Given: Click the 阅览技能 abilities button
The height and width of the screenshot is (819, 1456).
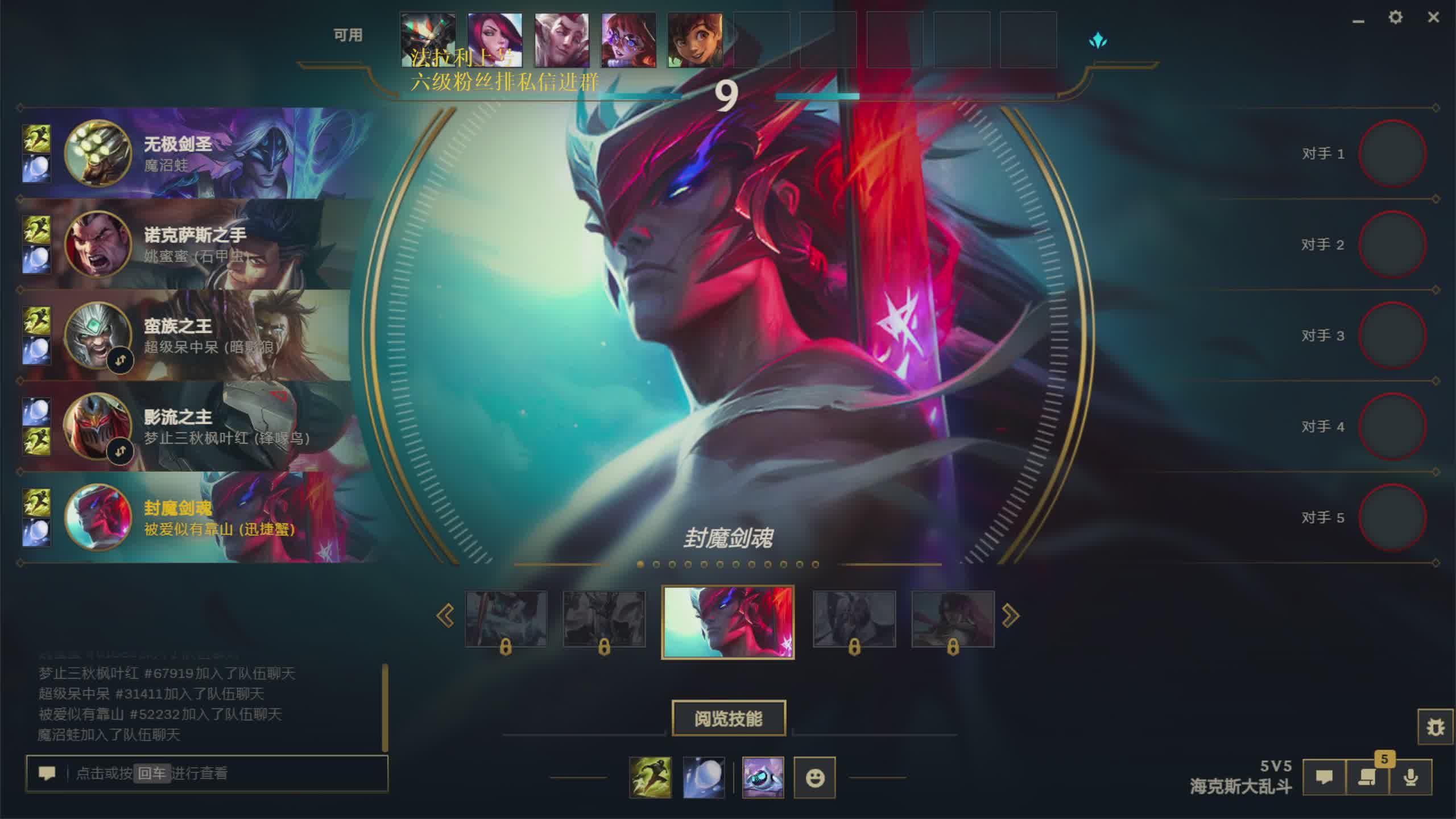Looking at the screenshot, I should point(729,718).
